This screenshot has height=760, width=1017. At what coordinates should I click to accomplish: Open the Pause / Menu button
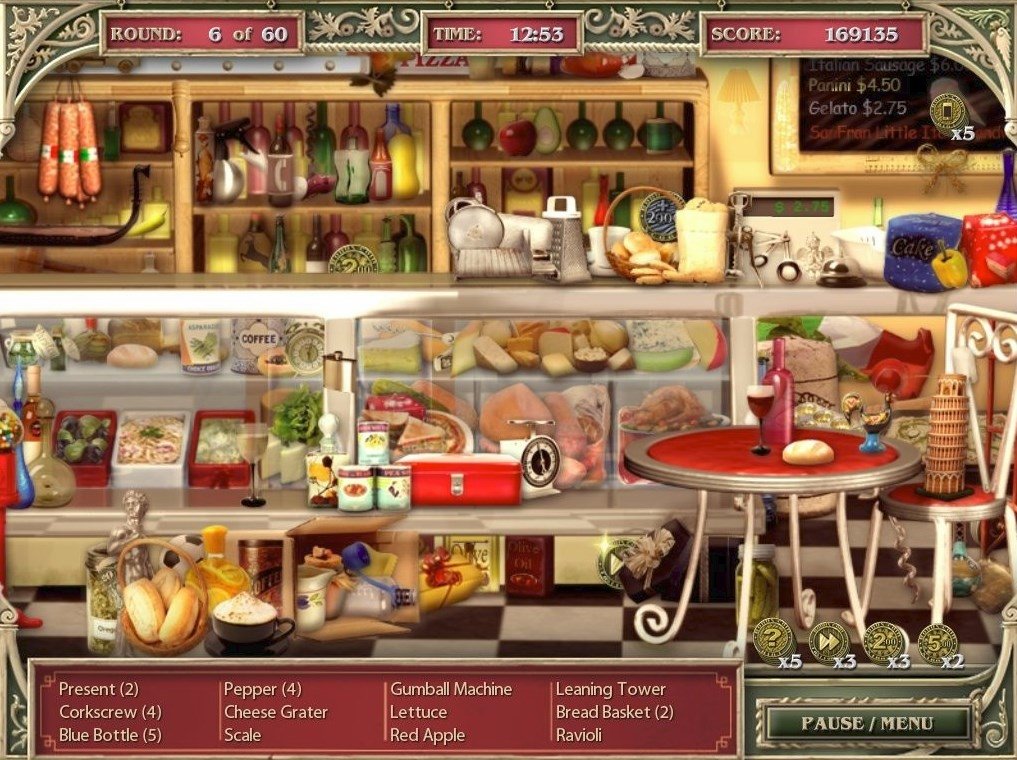click(x=866, y=722)
